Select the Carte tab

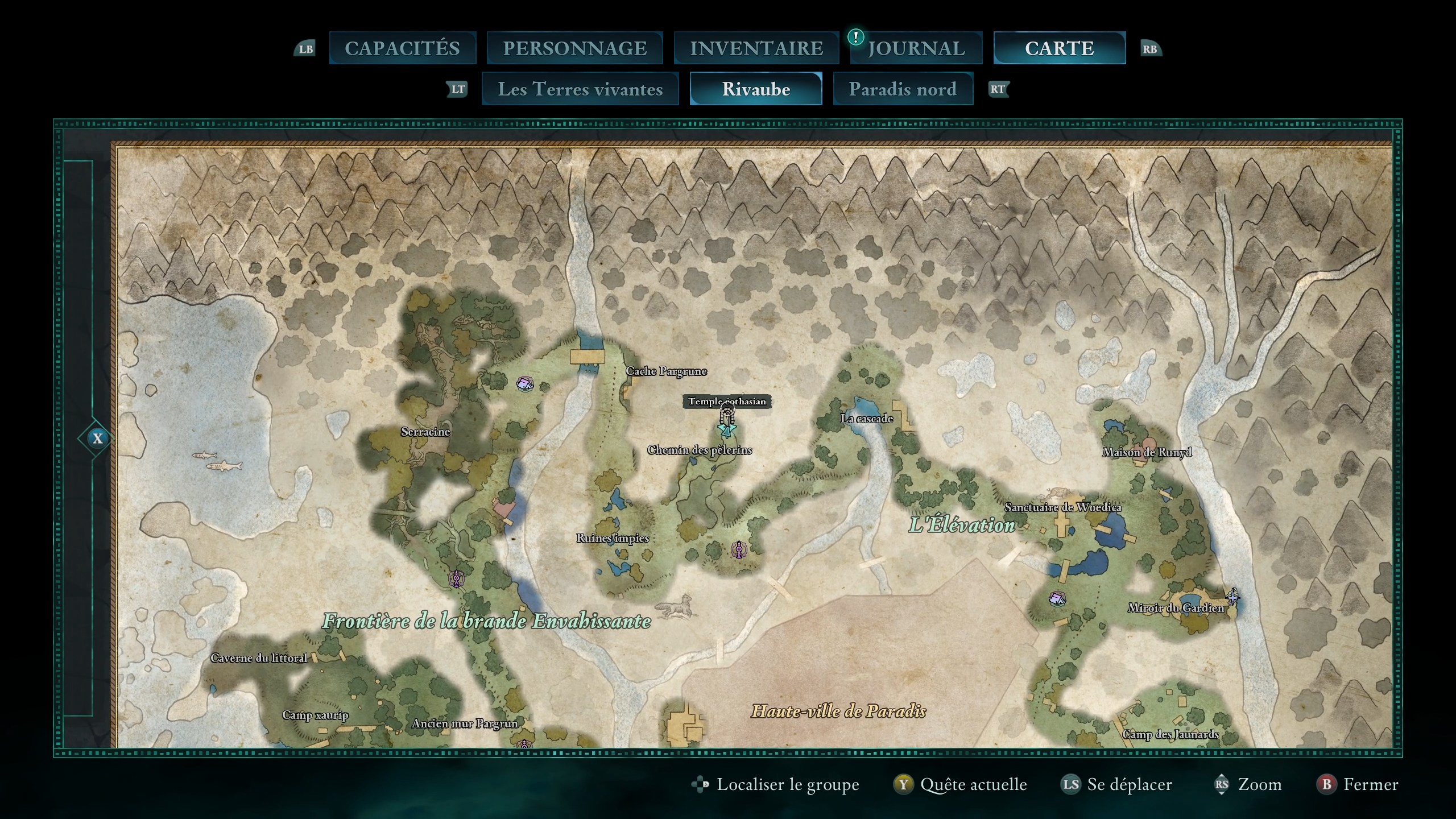pos(1059,48)
